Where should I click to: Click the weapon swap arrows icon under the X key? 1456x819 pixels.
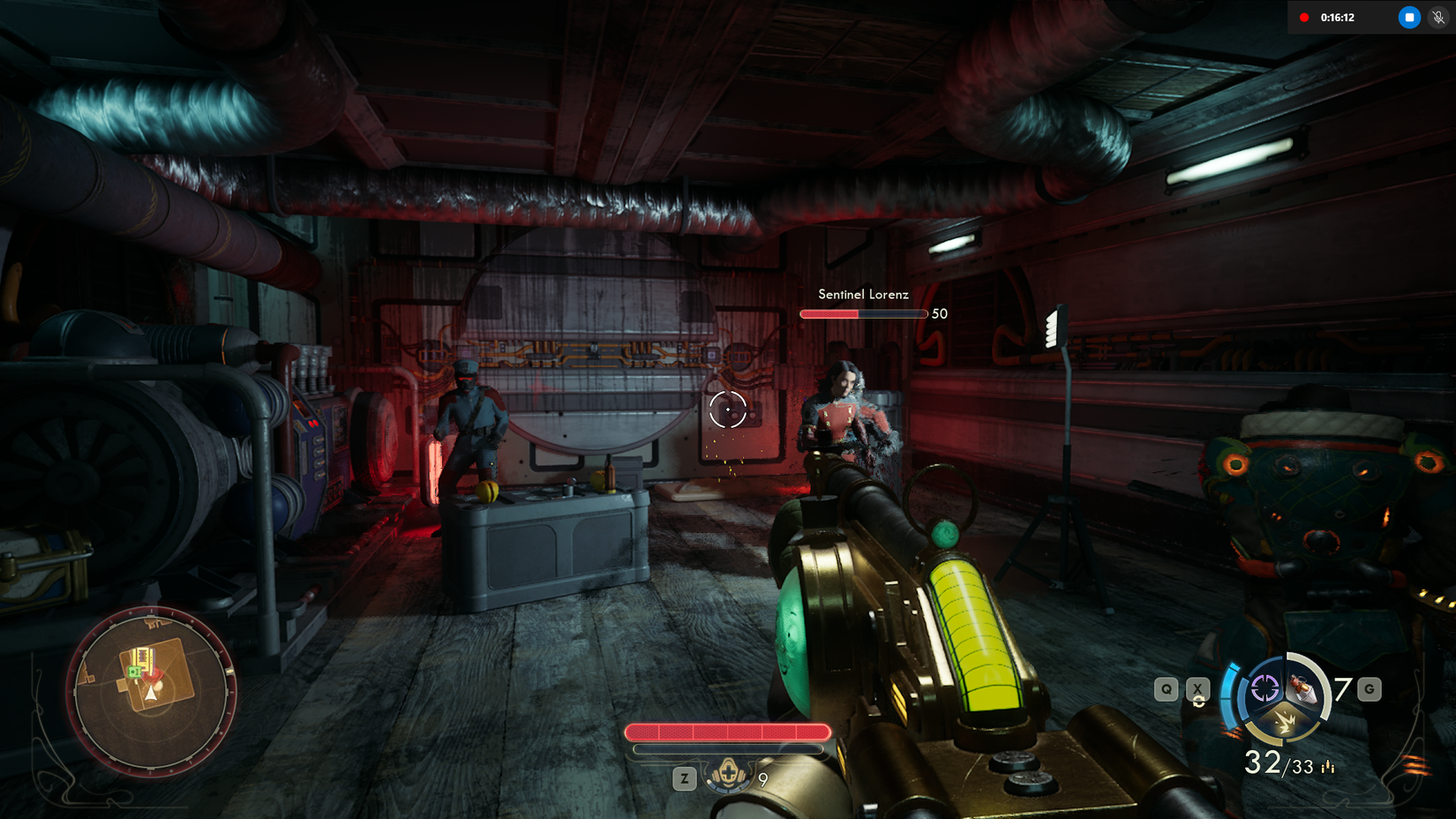tap(1199, 700)
